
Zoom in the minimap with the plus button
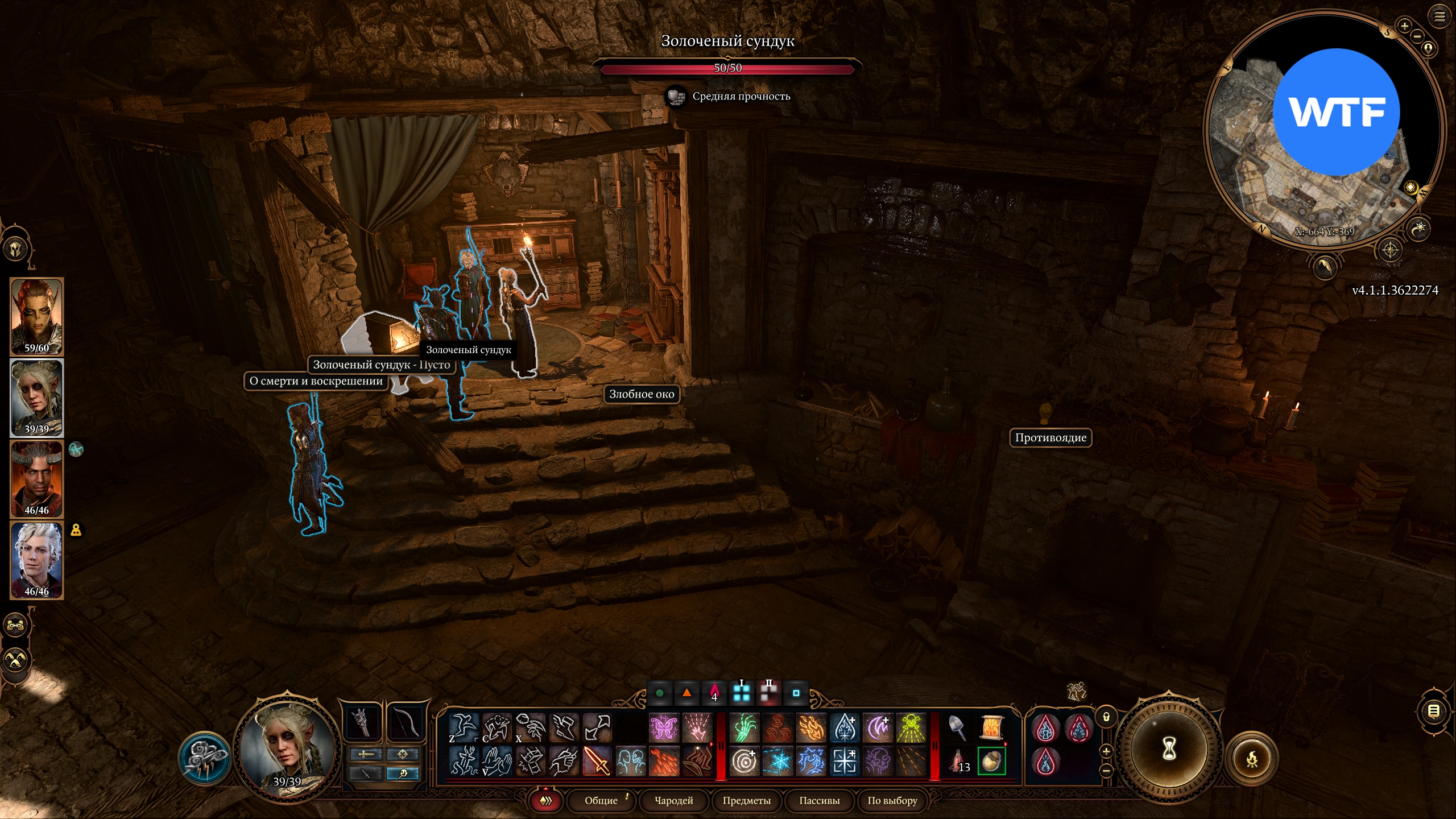[x=1404, y=26]
